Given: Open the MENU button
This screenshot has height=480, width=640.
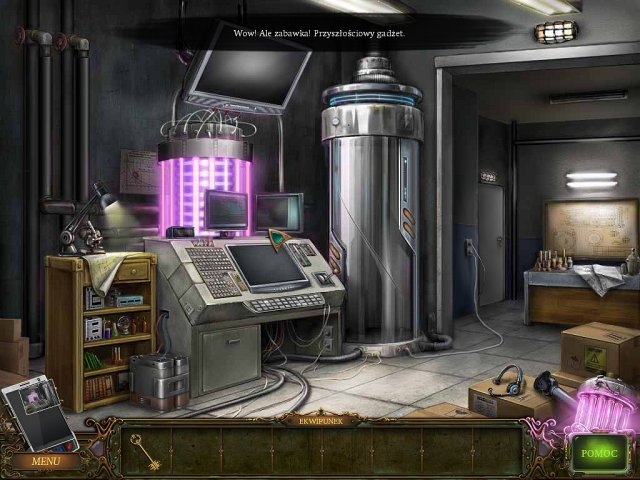Looking at the screenshot, I should pos(45,462).
